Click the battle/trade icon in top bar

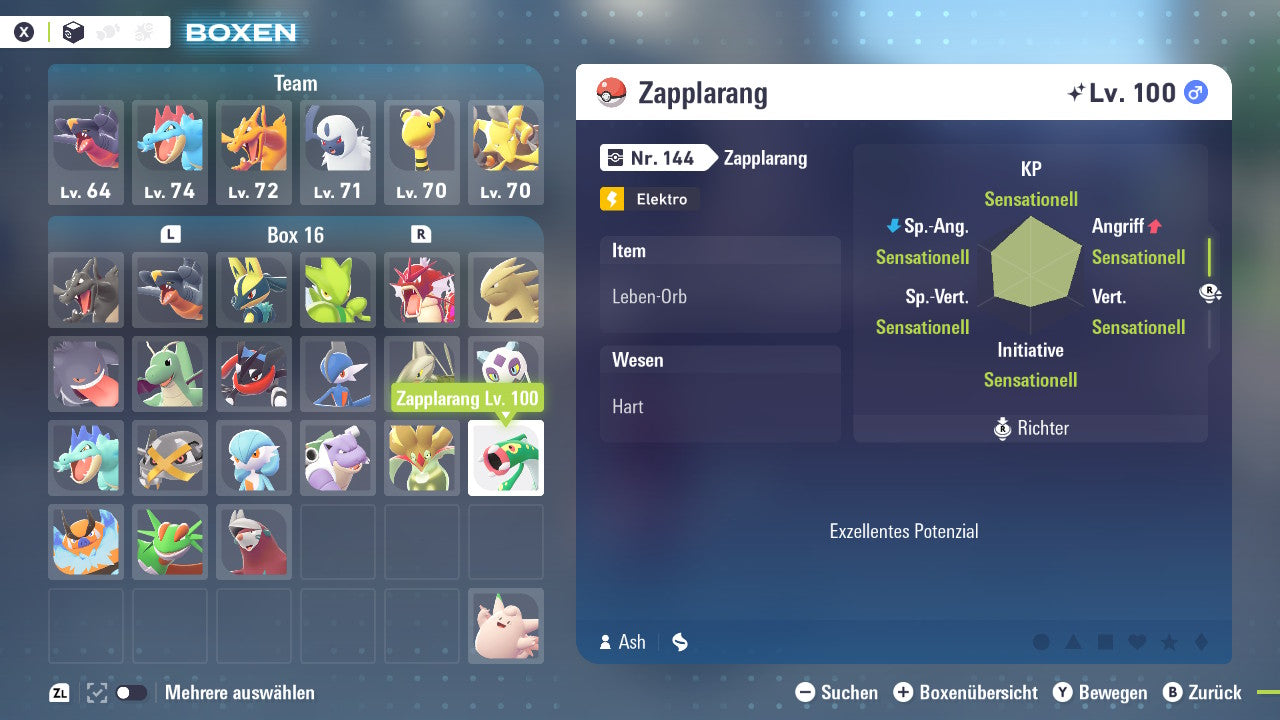[143, 31]
